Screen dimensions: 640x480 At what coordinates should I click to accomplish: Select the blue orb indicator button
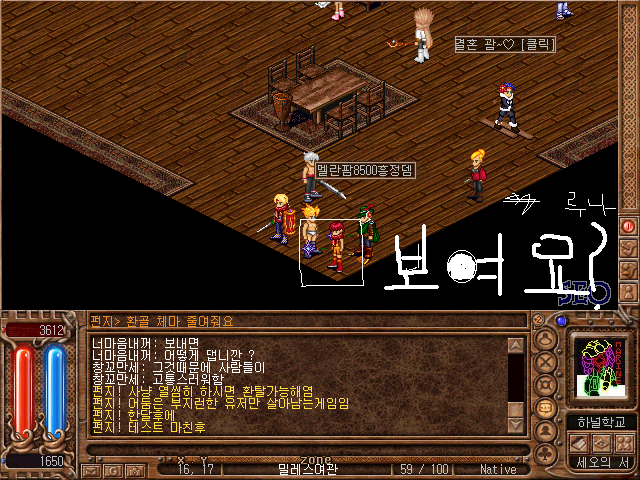(x=561, y=321)
